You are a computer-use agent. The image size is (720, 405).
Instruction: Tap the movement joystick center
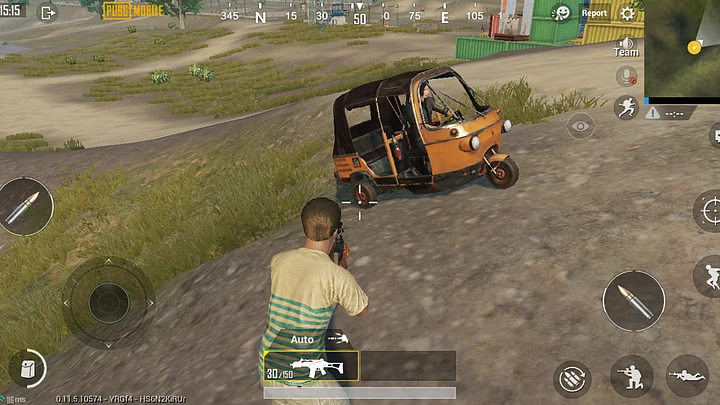click(x=108, y=302)
